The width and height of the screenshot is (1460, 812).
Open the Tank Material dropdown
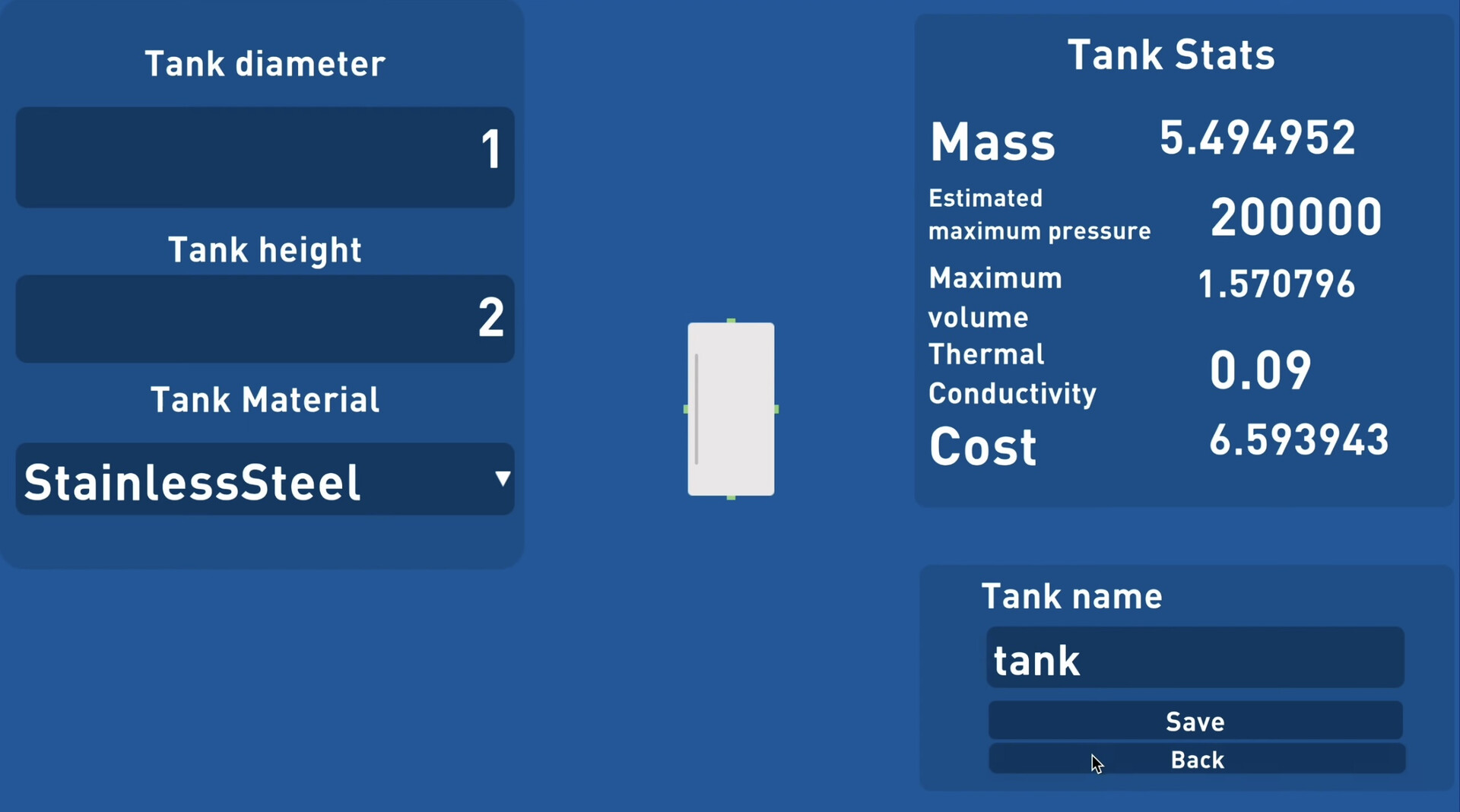(x=264, y=479)
